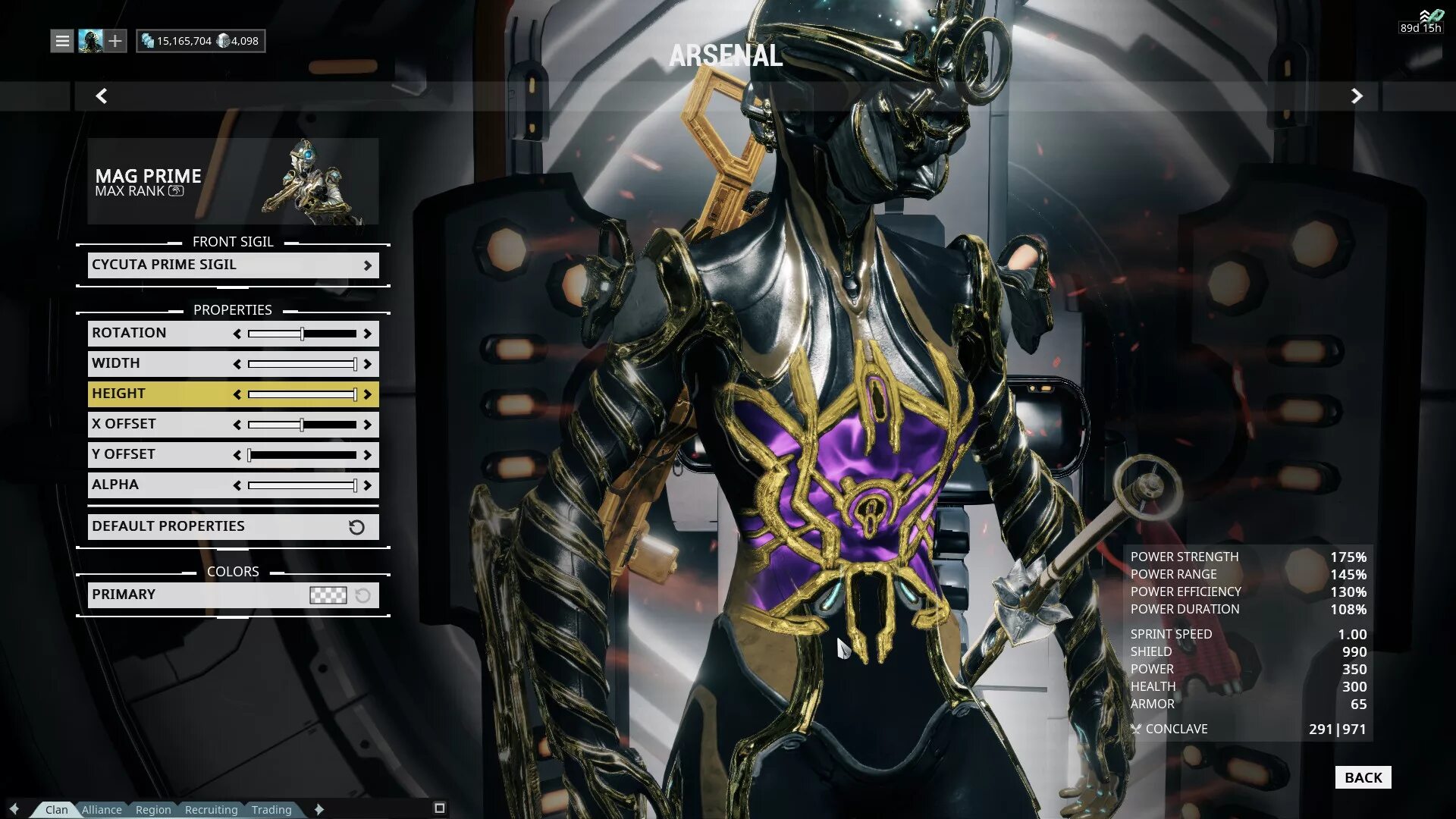The height and width of the screenshot is (819, 1456).
Task: Go to next arsenal page arrow
Action: [x=1357, y=96]
